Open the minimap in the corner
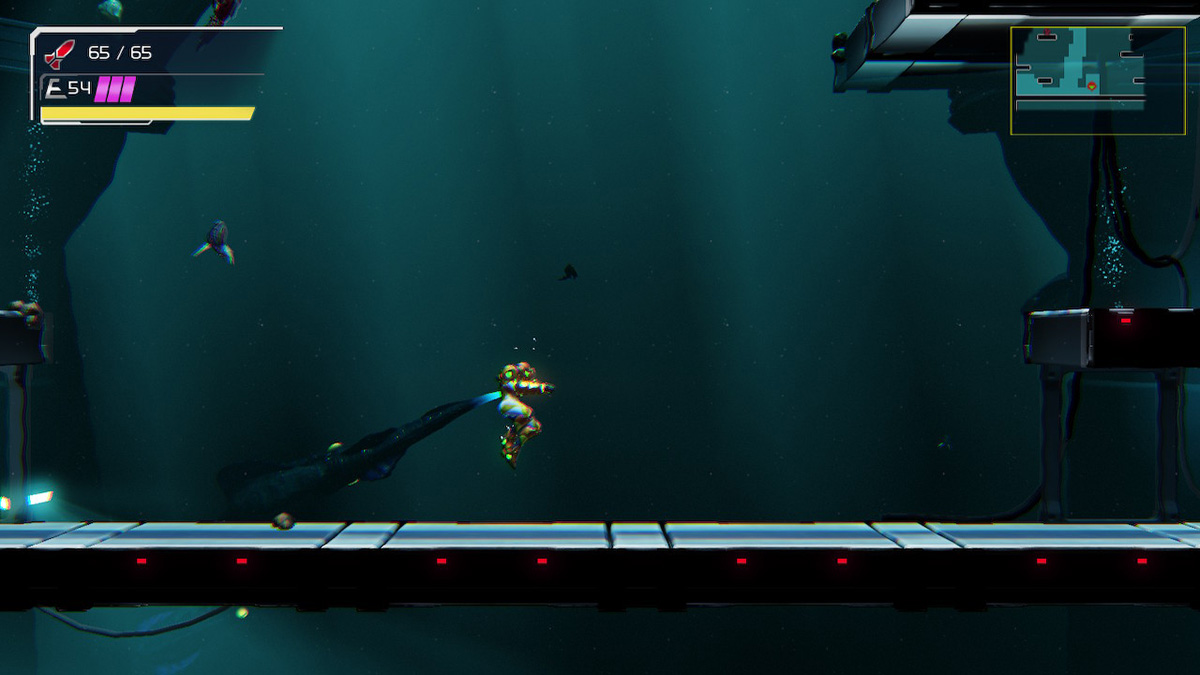 point(1097,80)
